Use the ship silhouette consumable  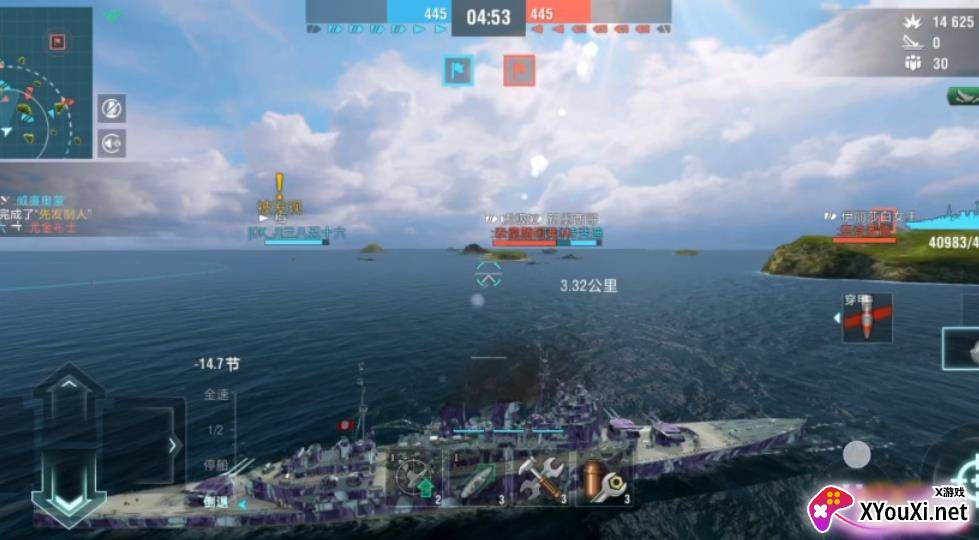[478, 477]
